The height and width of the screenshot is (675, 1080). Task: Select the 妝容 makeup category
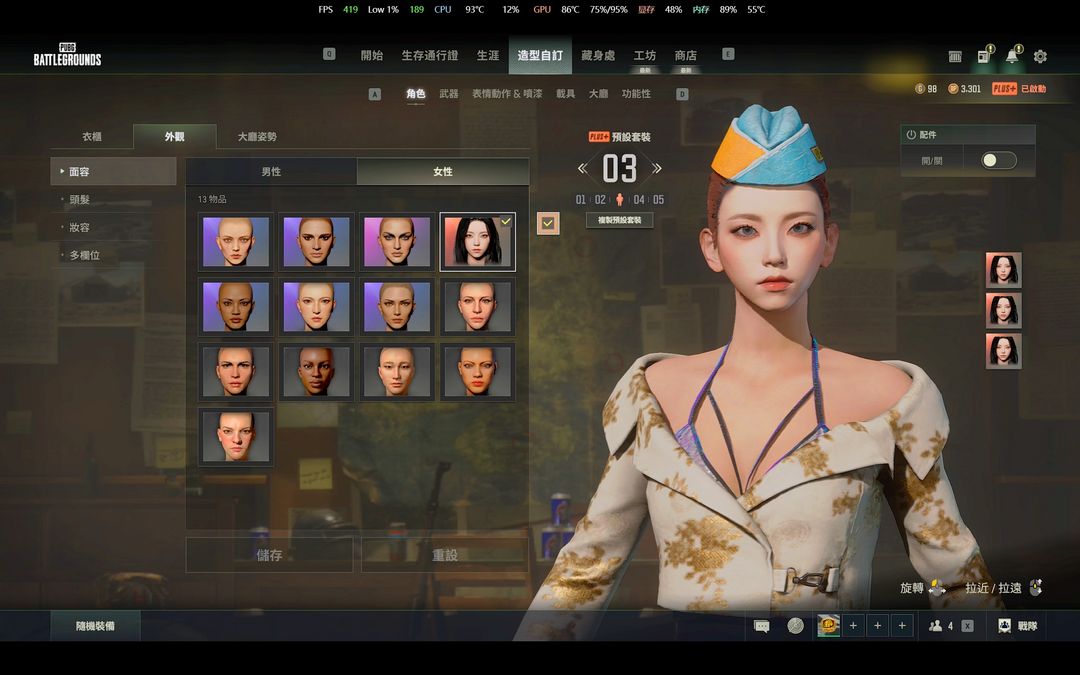click(80, 228)
